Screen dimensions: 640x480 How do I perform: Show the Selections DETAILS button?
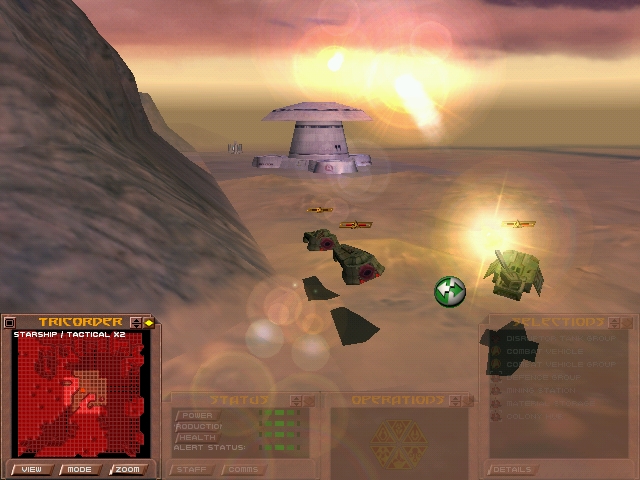click(x=514, y=469)
